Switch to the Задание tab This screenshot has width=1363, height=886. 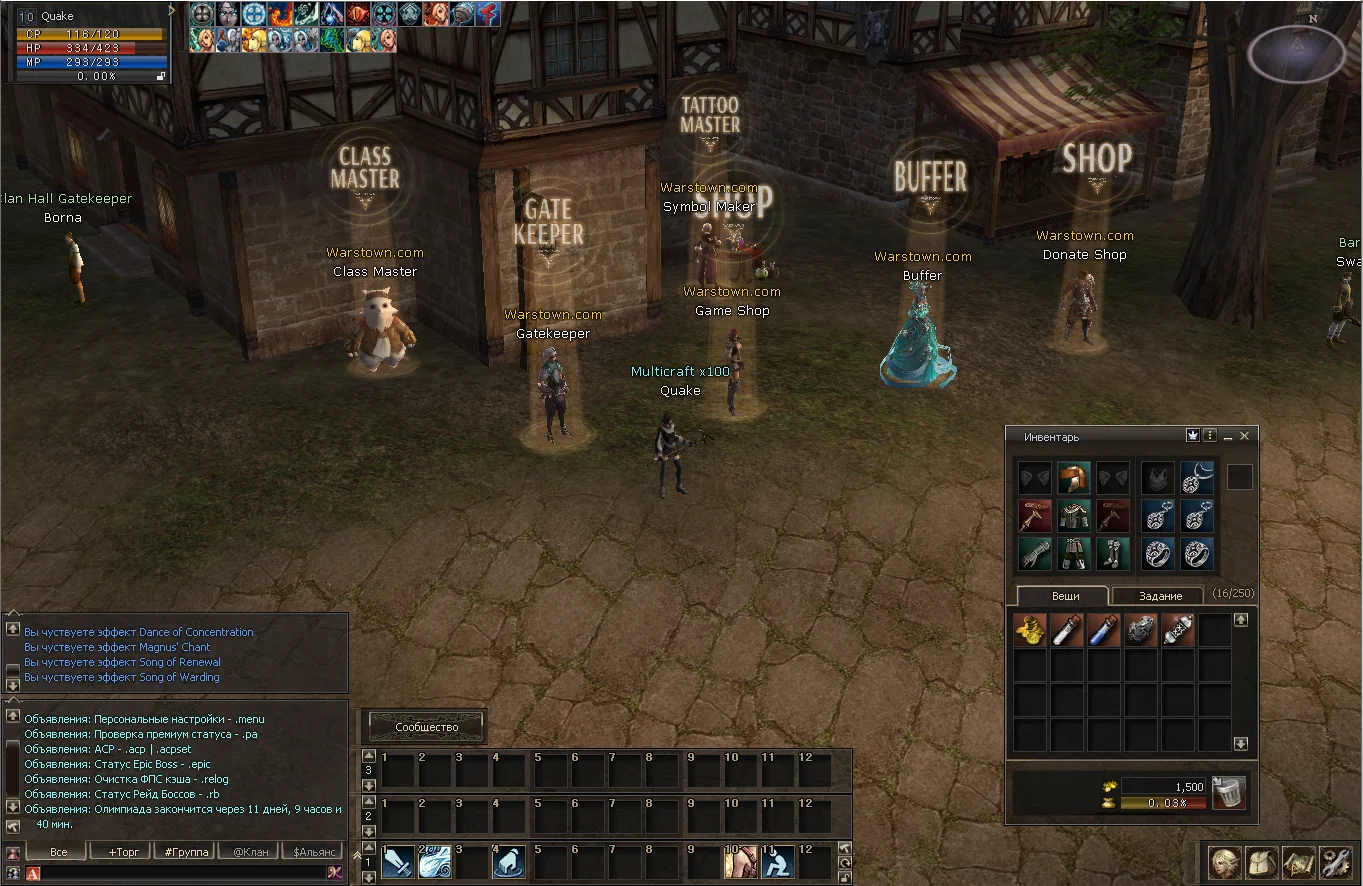(x=1160, y=596)
